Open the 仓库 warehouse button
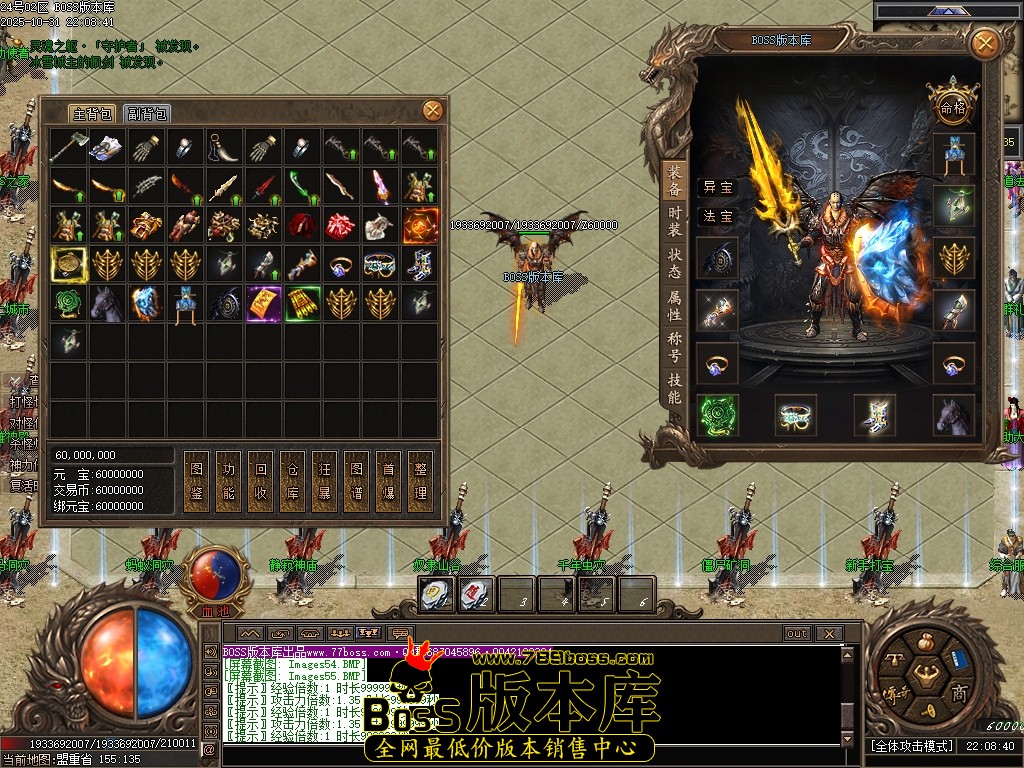 click(293, 481)
